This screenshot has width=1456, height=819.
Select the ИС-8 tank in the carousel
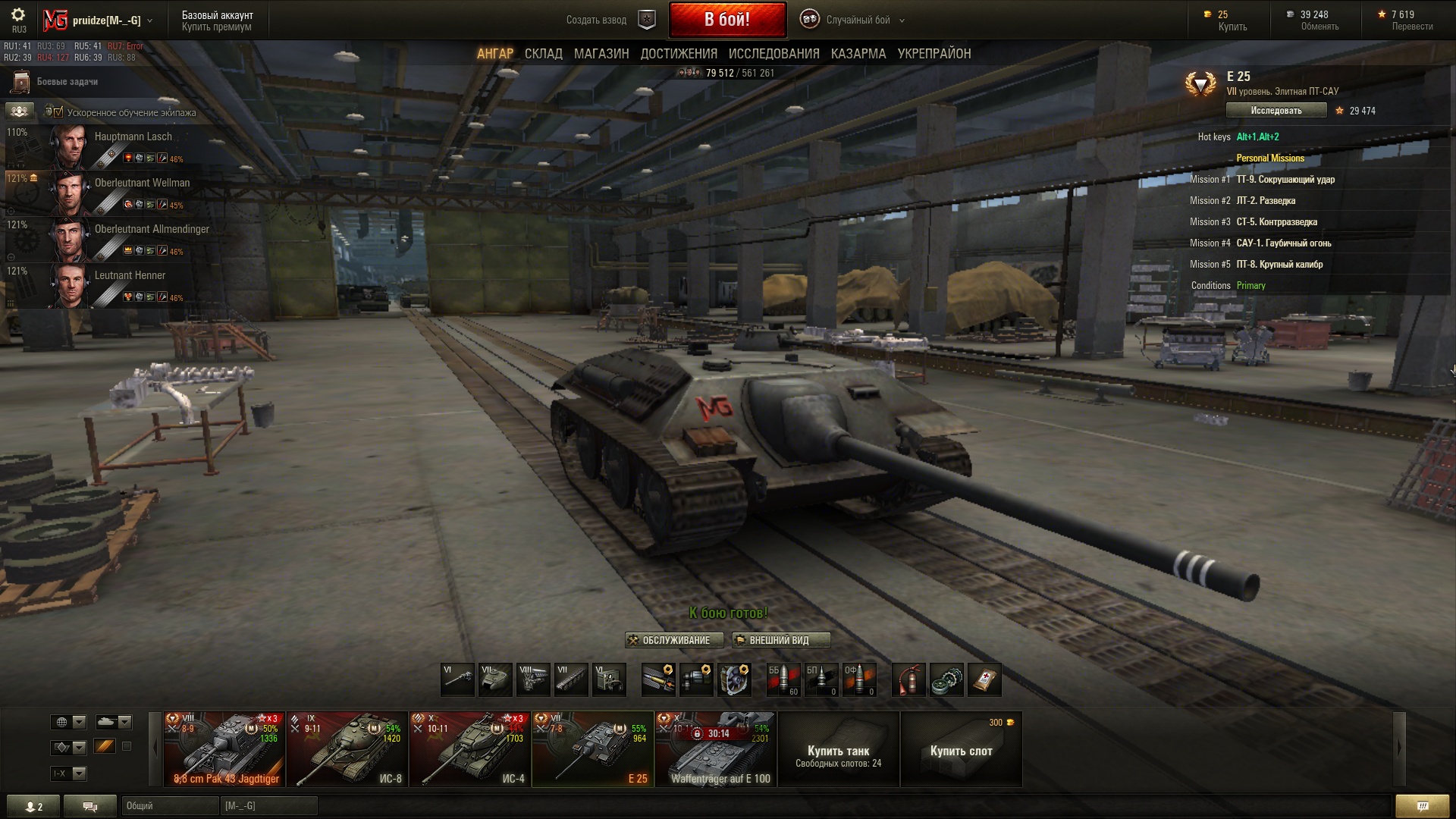point(347,749)
